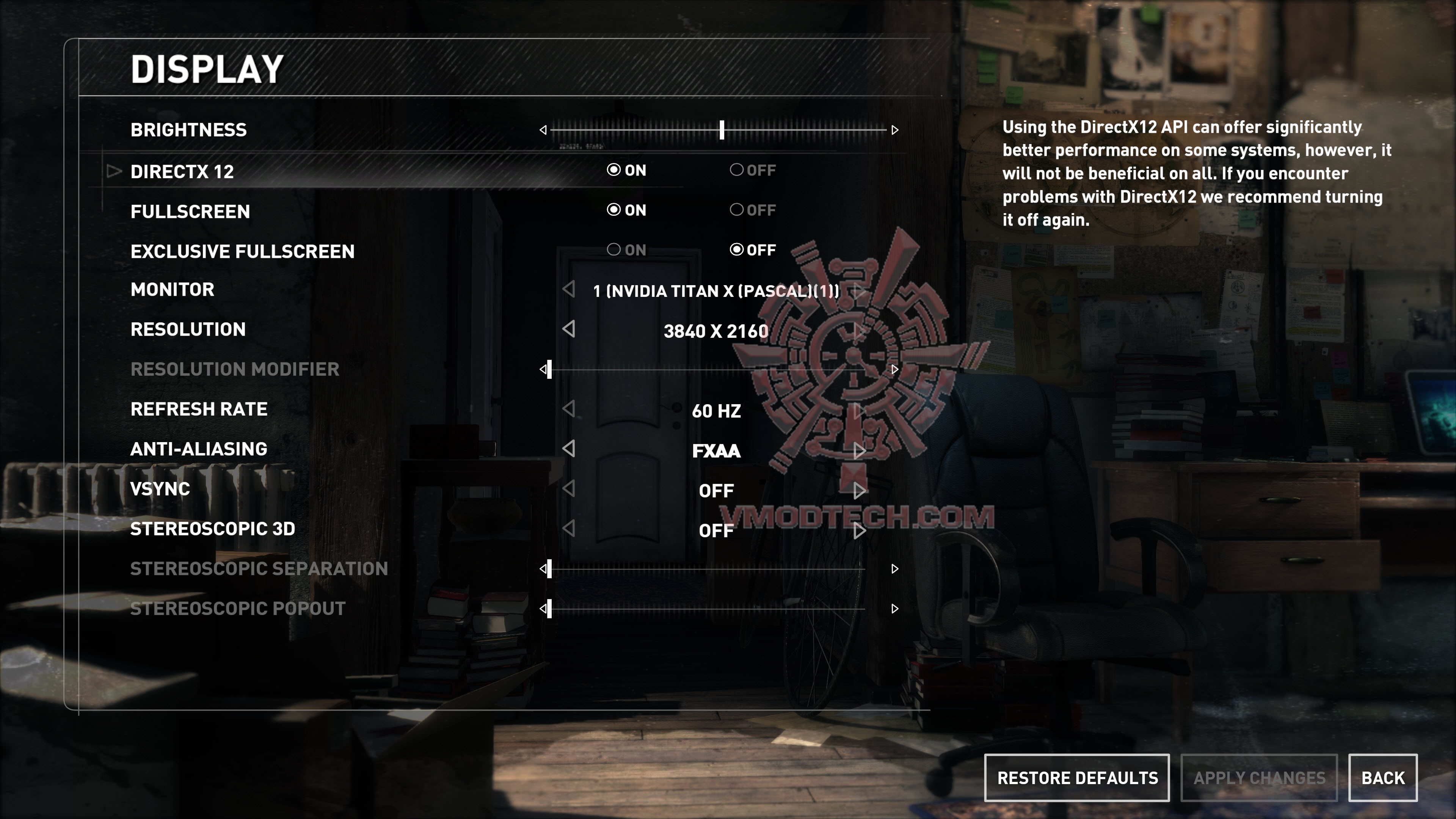Decrease brightness with the left arrow

click(x=543, y=130)
